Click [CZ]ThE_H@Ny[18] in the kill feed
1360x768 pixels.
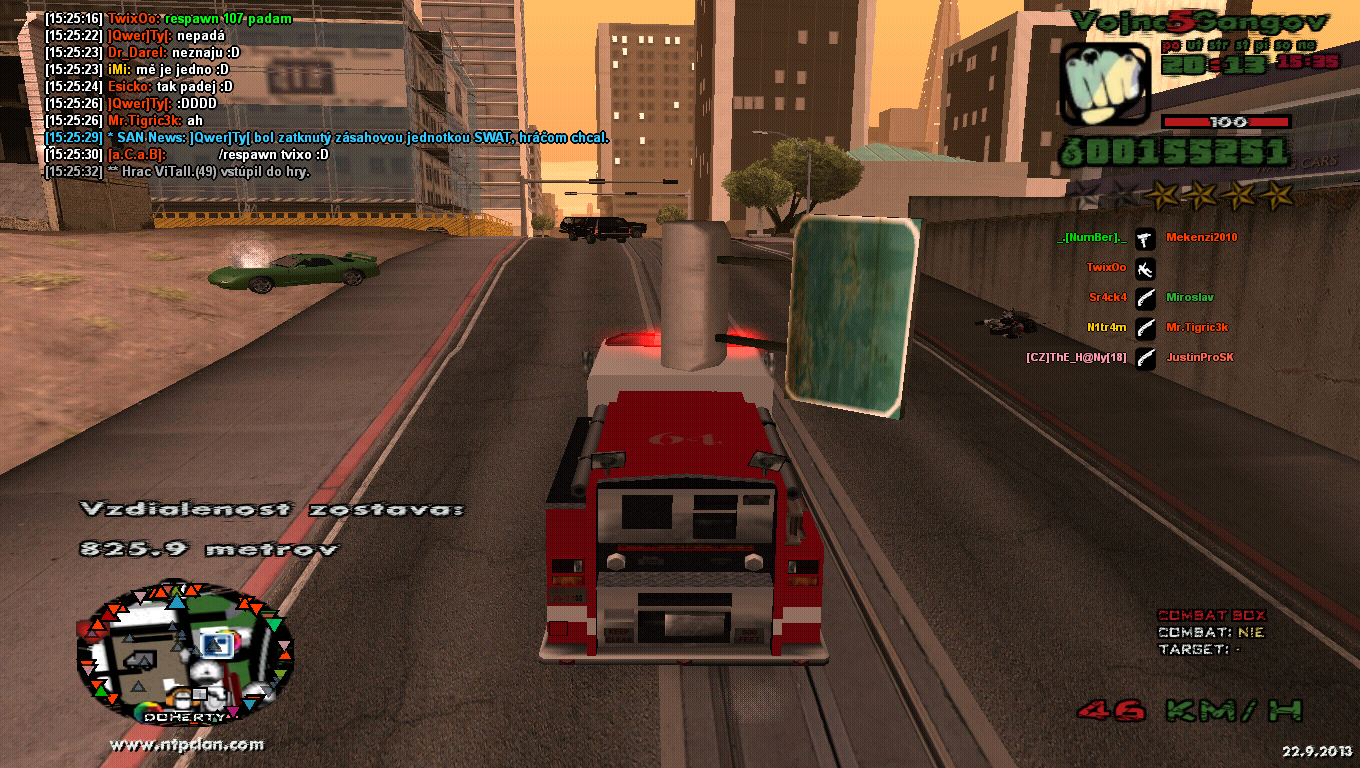1076,358
